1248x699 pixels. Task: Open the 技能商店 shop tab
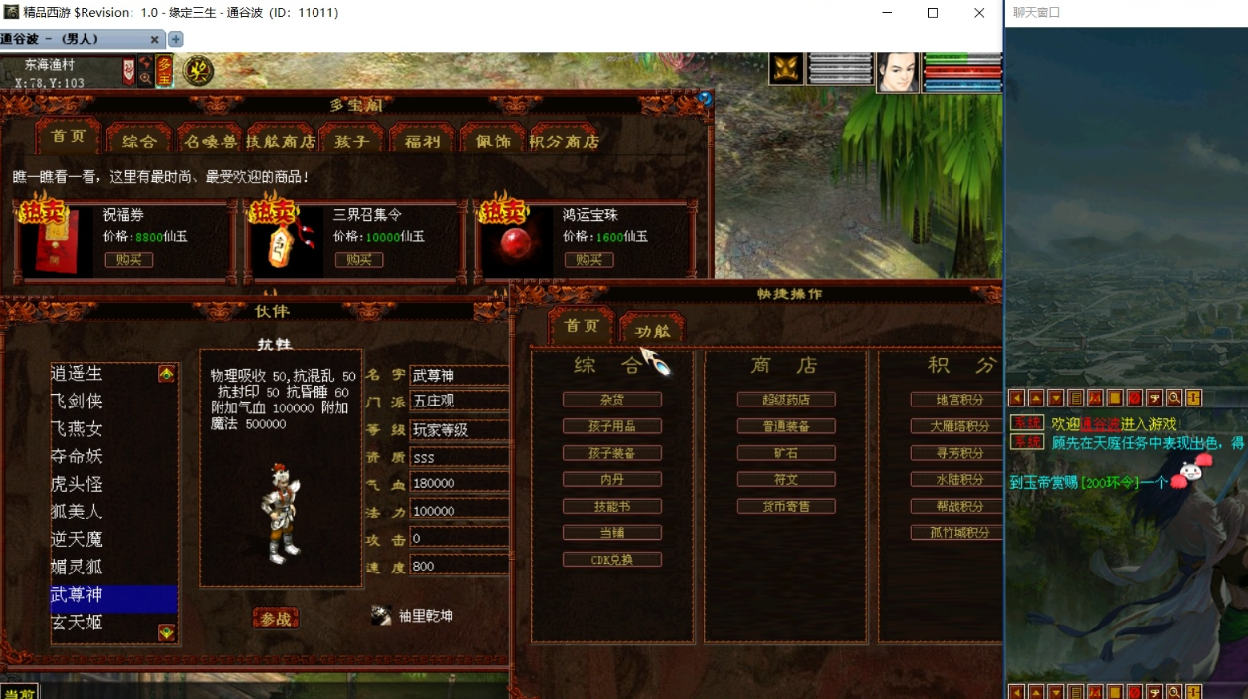(x=281, y=141)
